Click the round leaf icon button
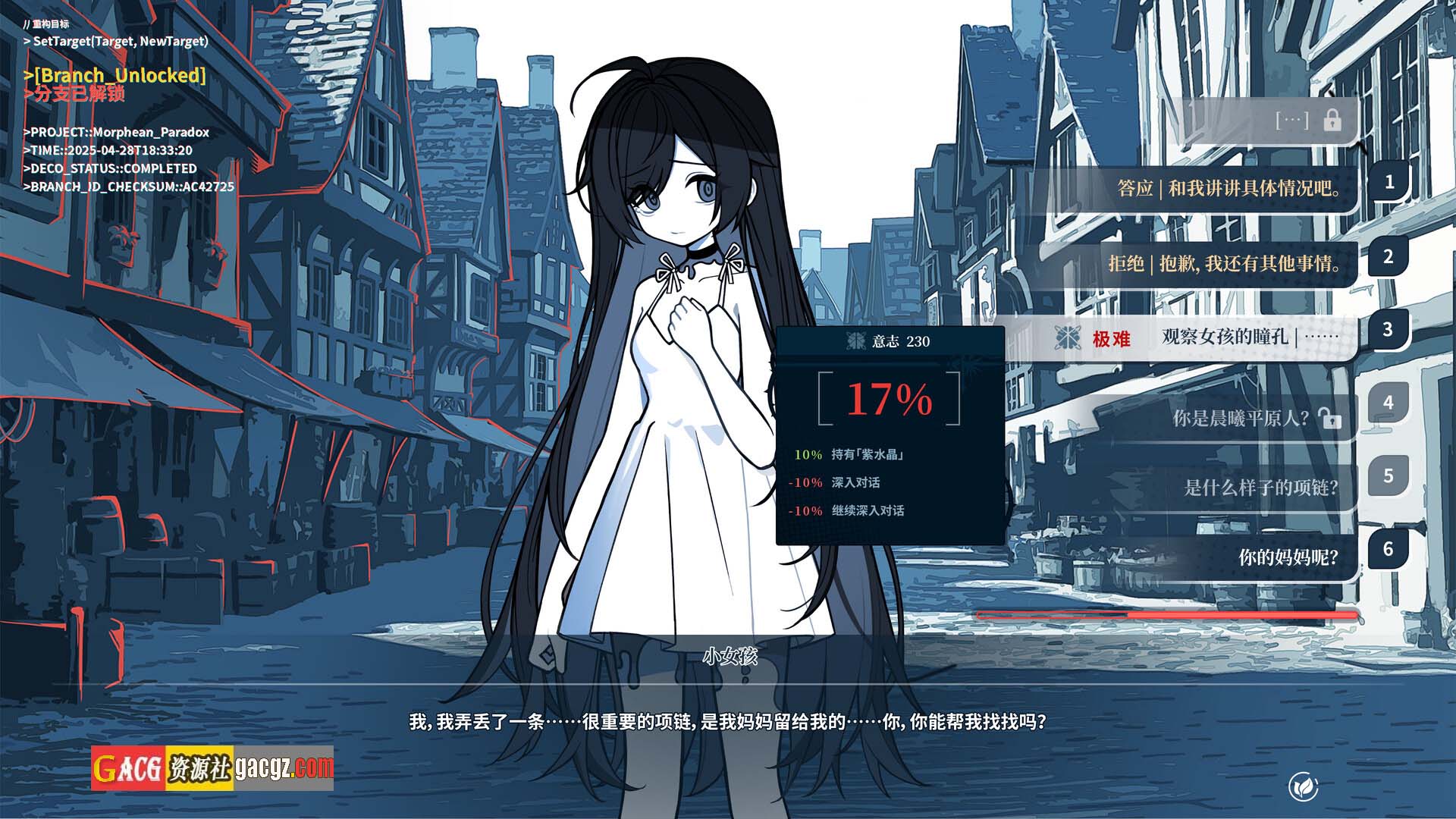 point(1303,787)
